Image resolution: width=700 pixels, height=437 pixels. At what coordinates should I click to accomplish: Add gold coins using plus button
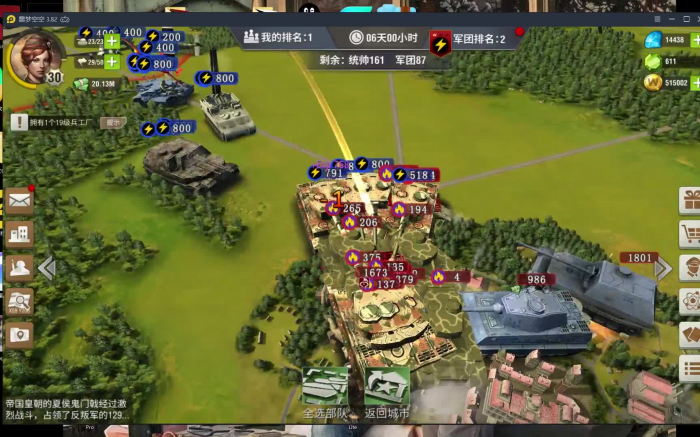click(695, 82)
